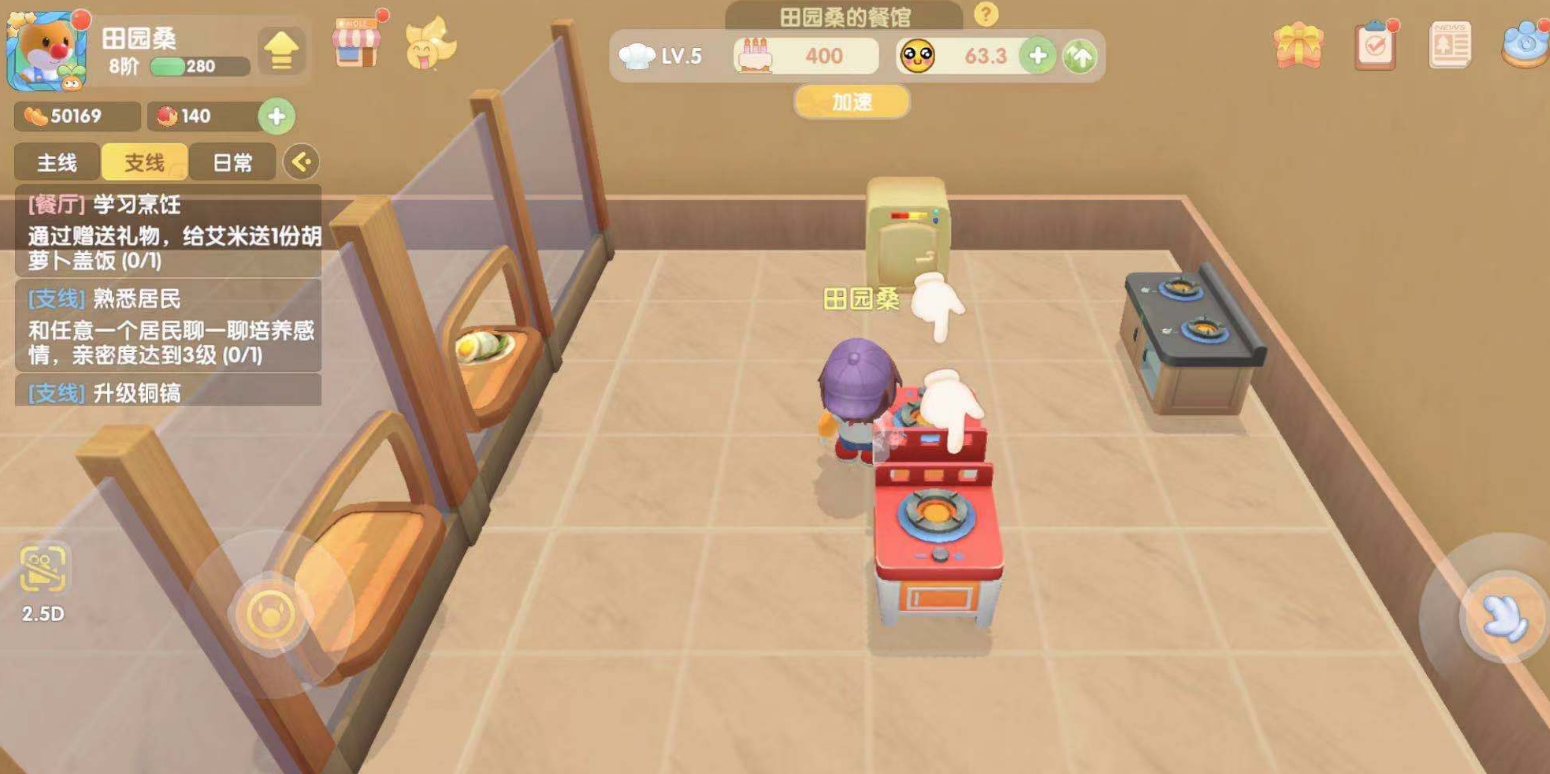Open the NEWS newspaper icon
This screenshot has width=1550, height=774.
coord(1449,46)
